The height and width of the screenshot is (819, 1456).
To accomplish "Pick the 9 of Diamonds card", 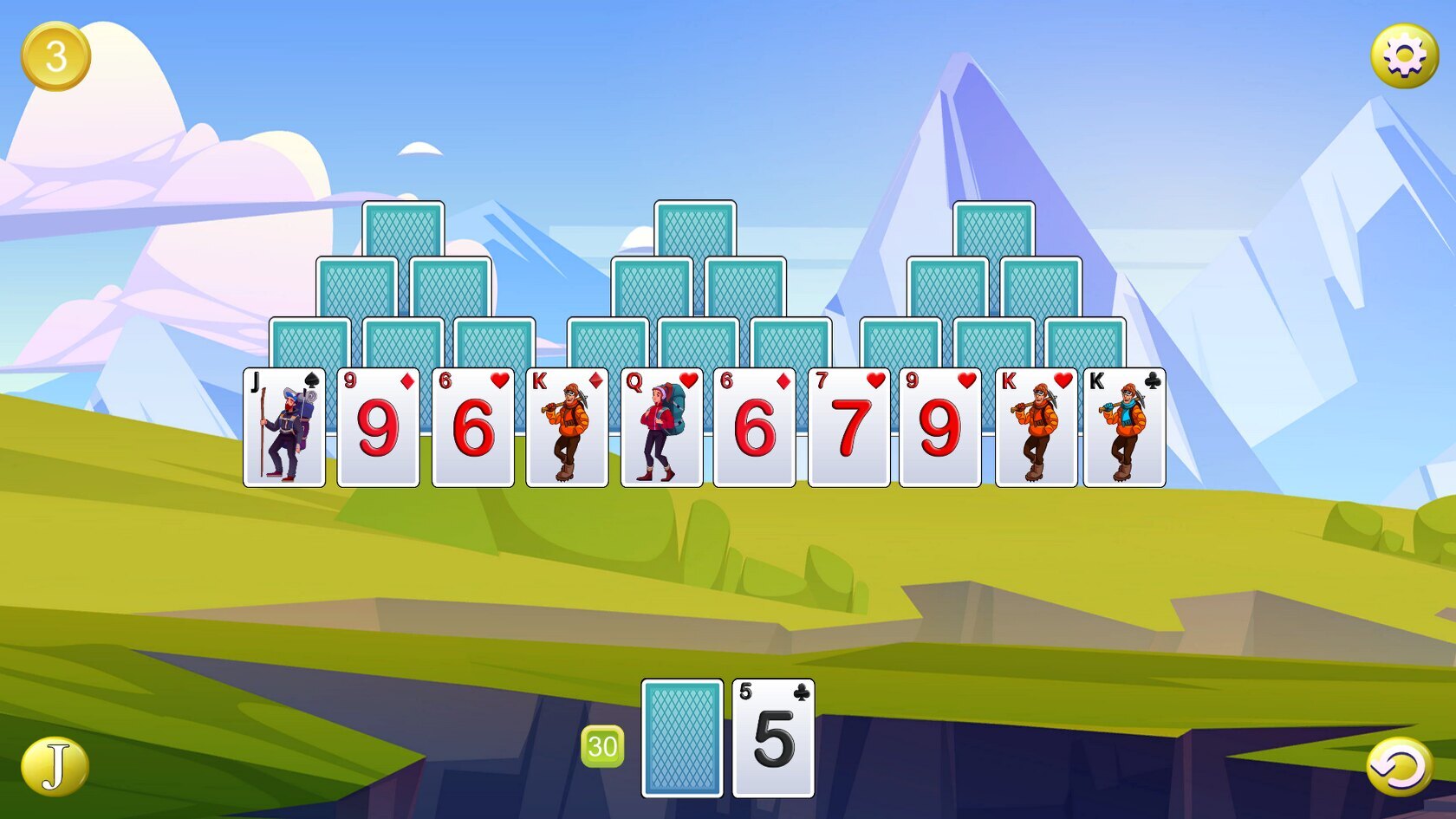I will (x=378, y=427).
